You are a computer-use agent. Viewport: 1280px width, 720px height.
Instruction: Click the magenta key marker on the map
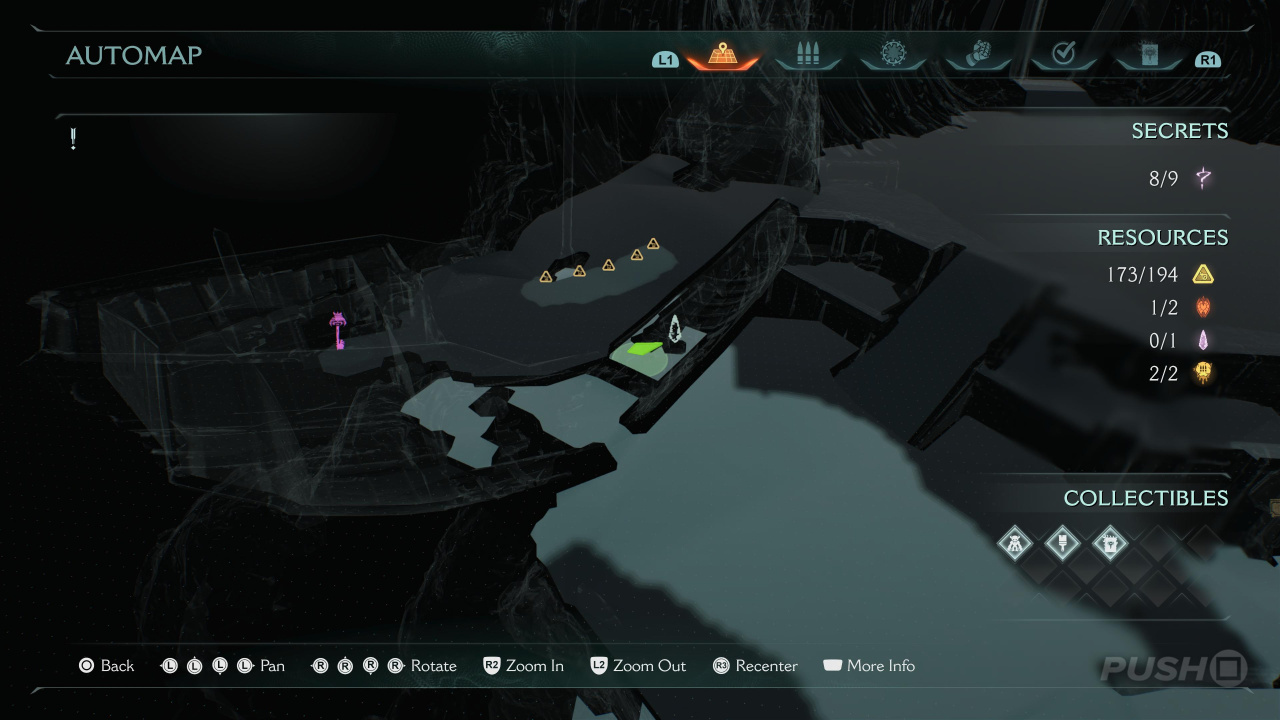point(339,330)
